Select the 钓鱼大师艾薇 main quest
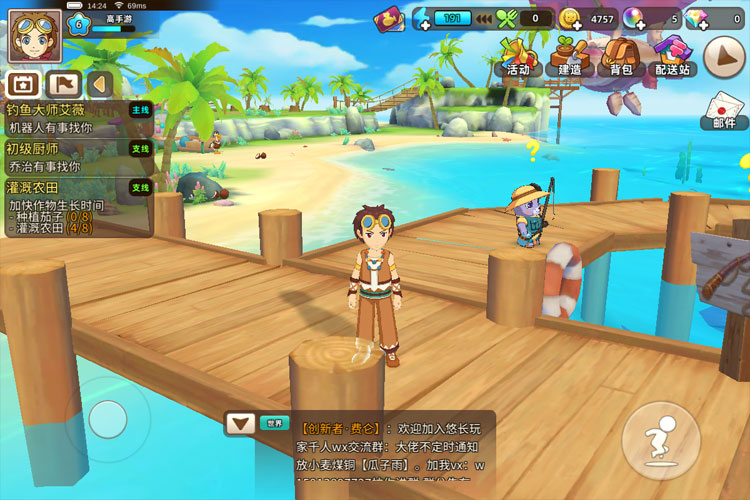Screen dimensions: 750x500 point(77,118)
